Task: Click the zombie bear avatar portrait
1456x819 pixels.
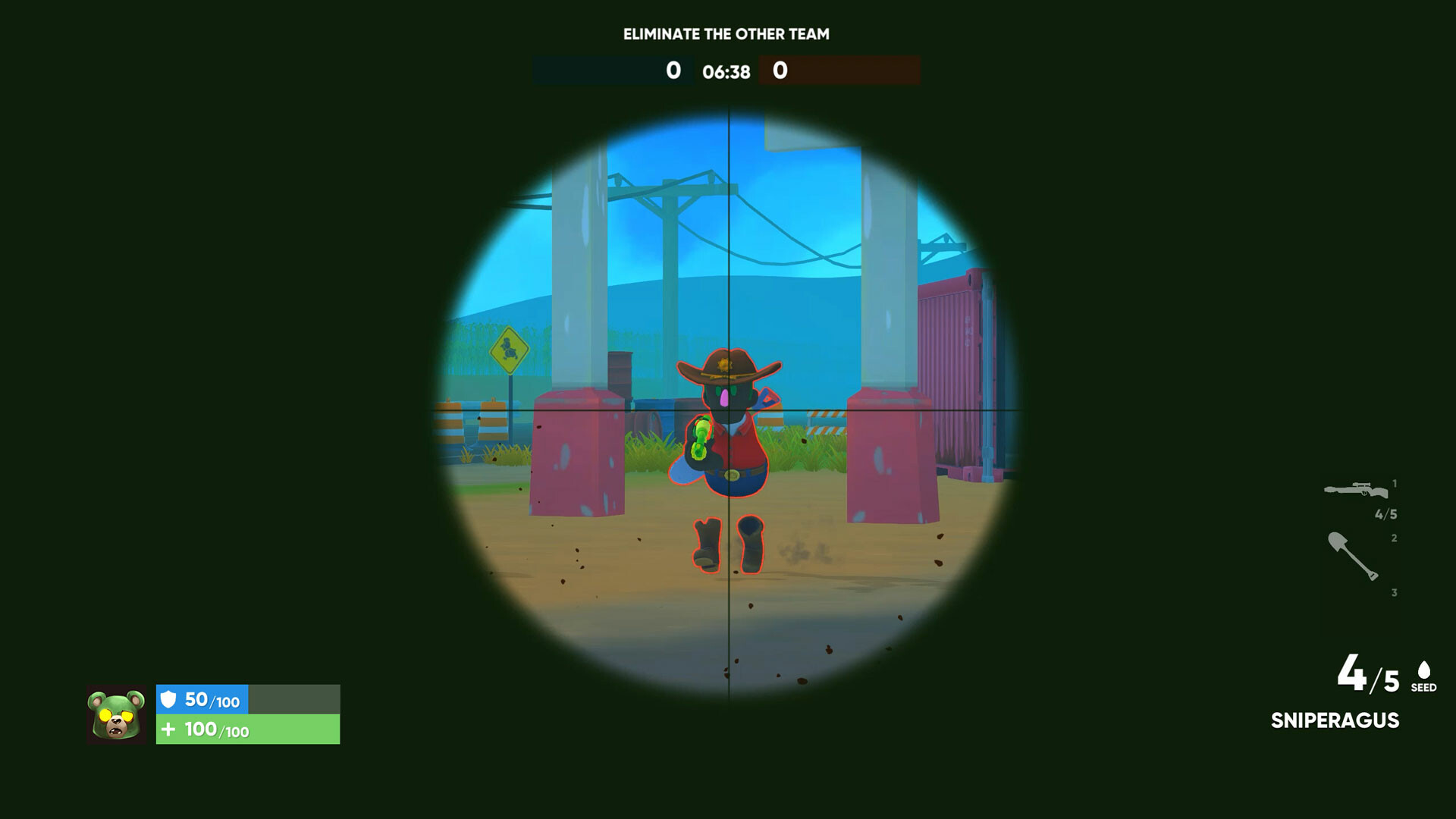Action: pos(118,716)
